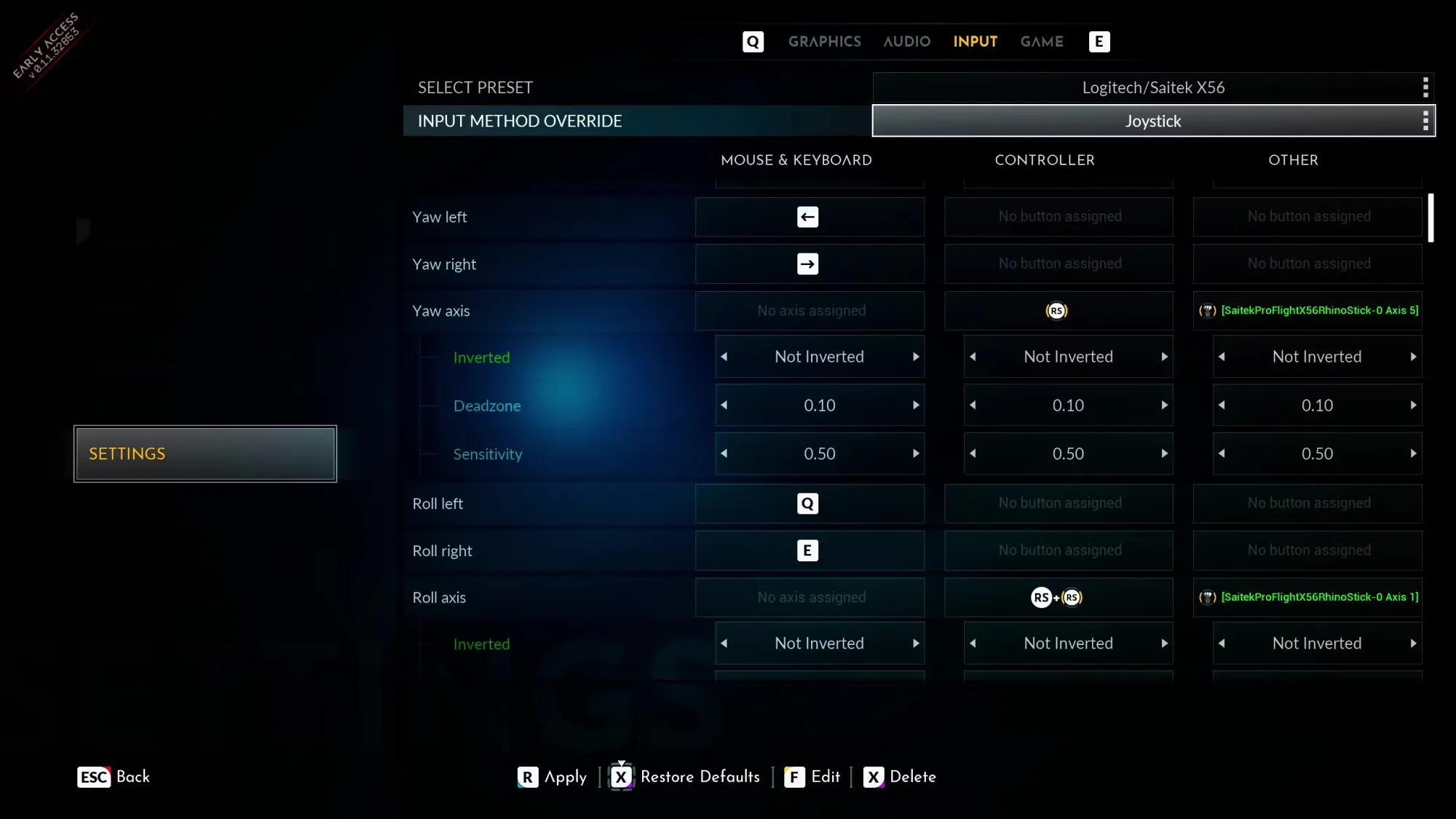The width and height of the screenshot is (1456, 819).
Task: Switch to the Graphics tab
Action: coord(824,41)
